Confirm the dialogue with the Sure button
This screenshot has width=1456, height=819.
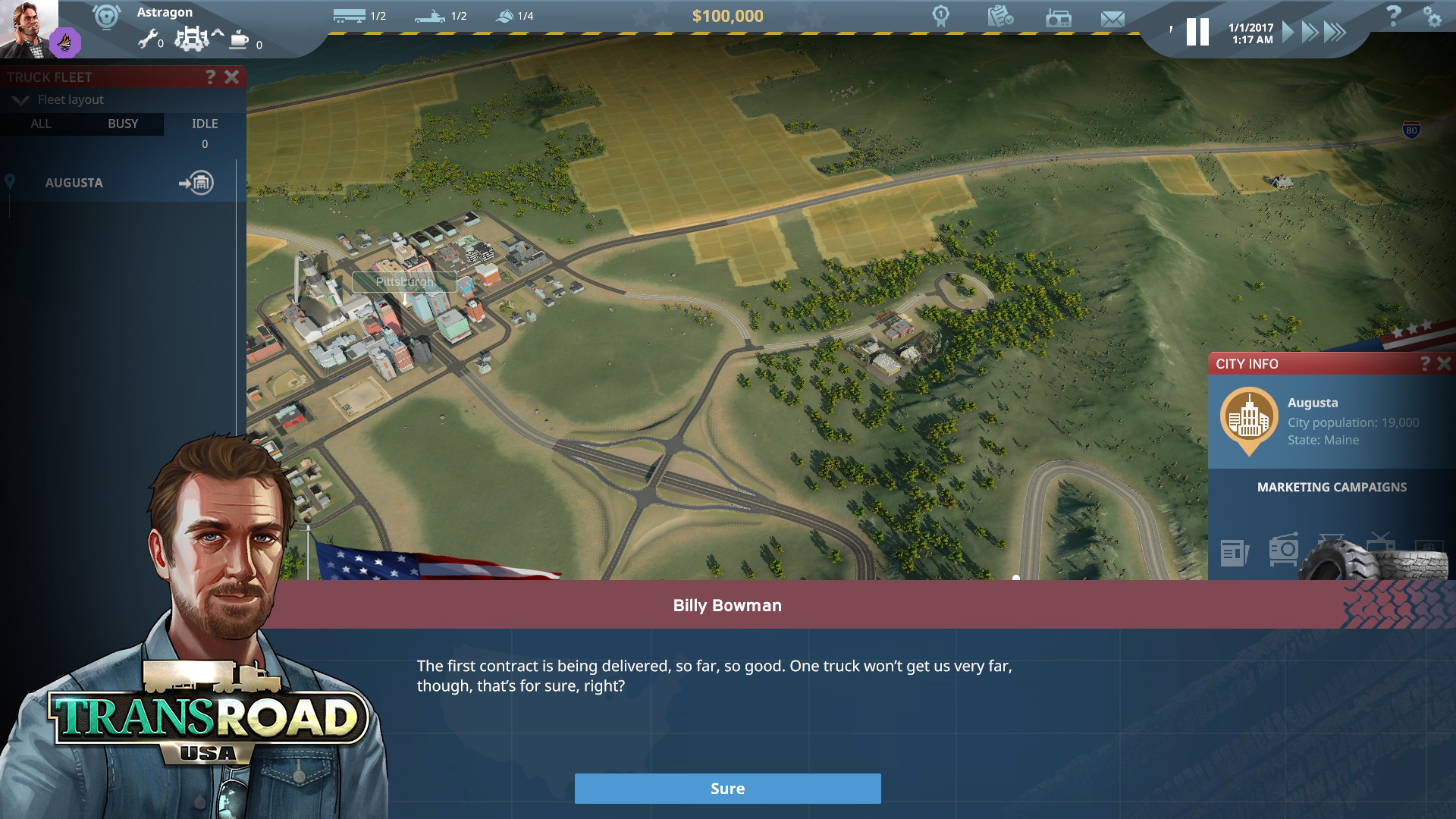coord(727,789)
